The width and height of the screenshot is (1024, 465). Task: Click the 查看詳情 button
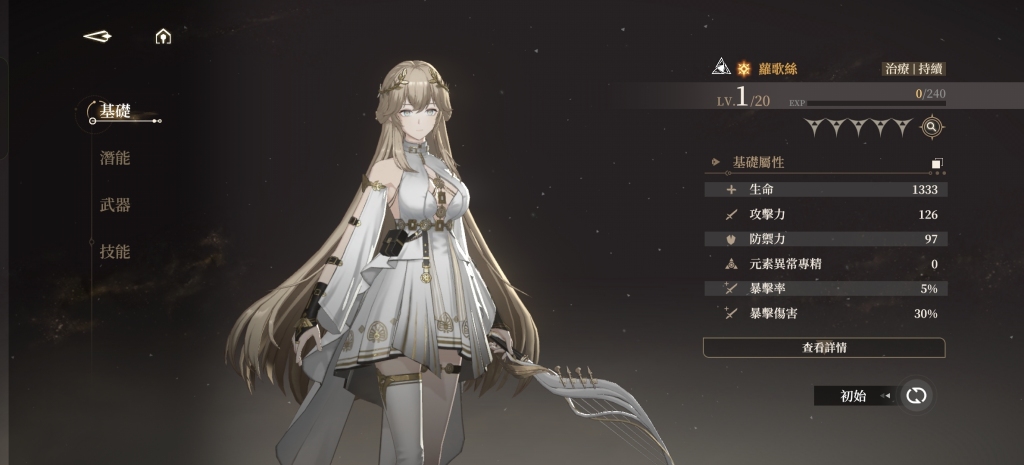(824, 348)
